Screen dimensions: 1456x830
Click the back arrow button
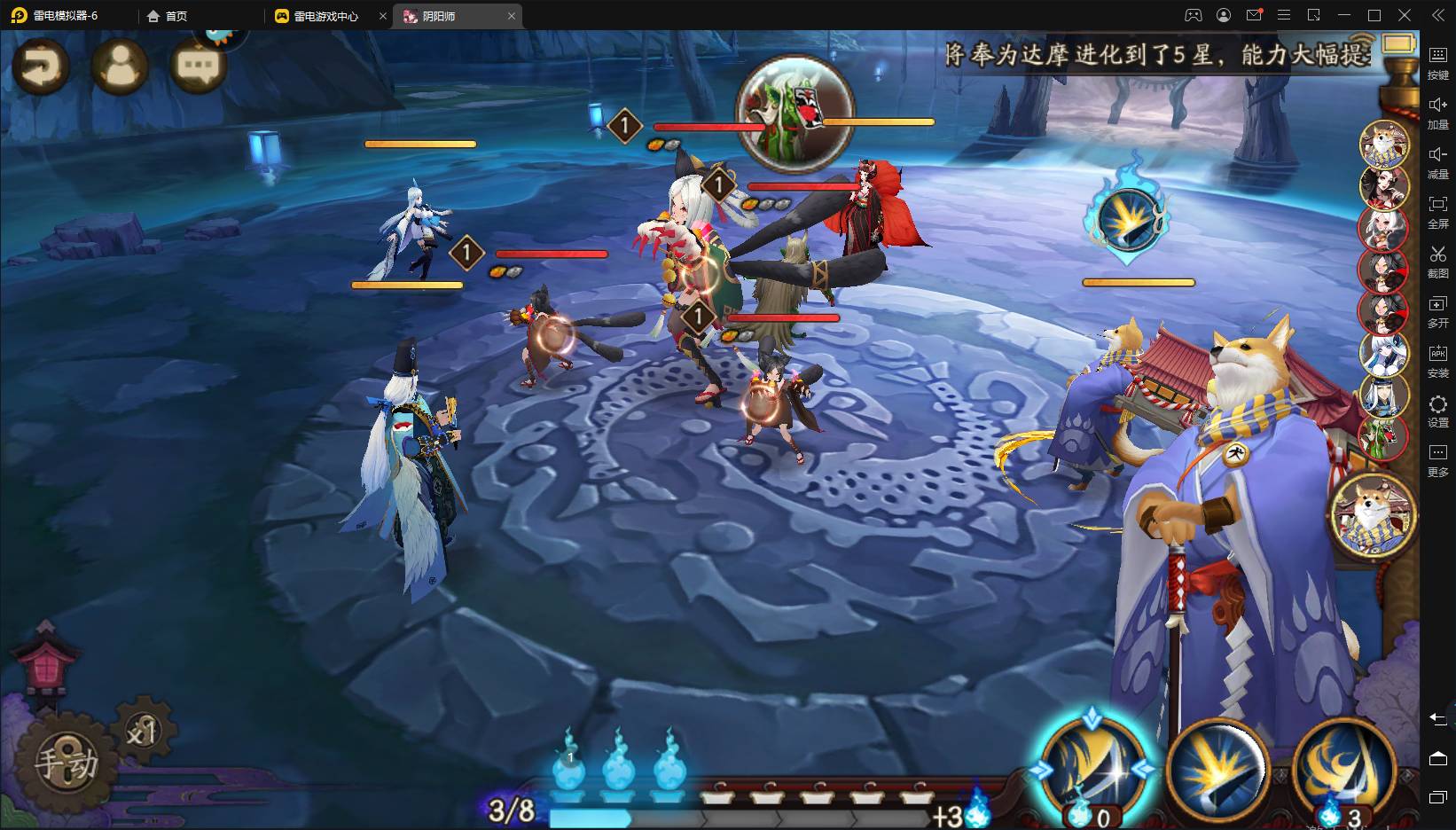pos(41,65)
